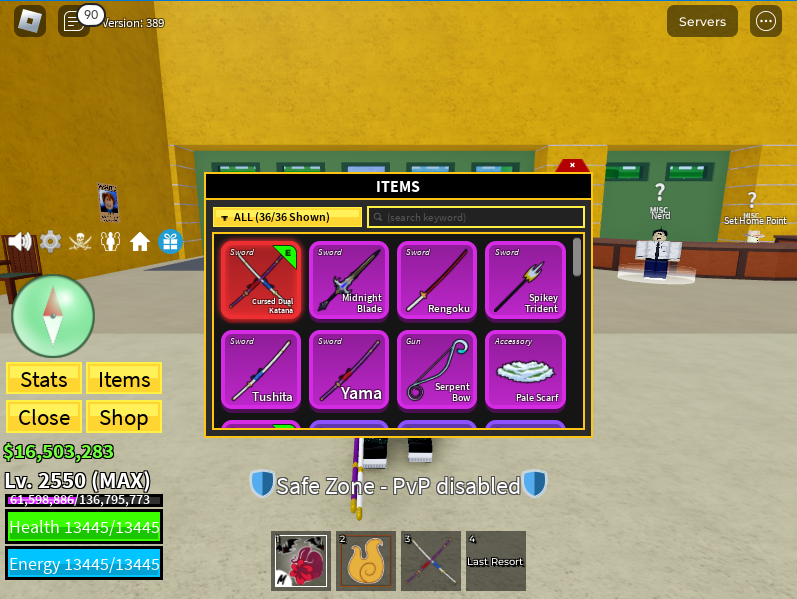Open settings with the gear icon

coord(50,241)
